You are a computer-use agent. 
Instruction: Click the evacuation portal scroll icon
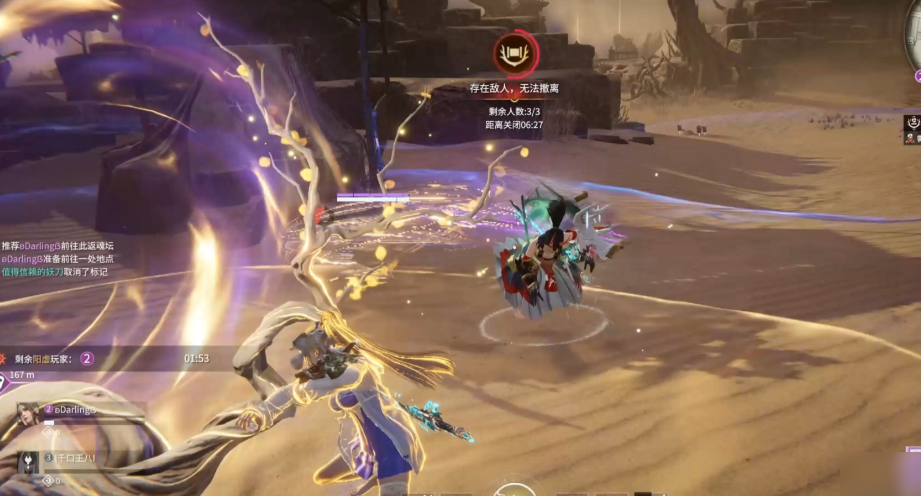pos(515,53)
